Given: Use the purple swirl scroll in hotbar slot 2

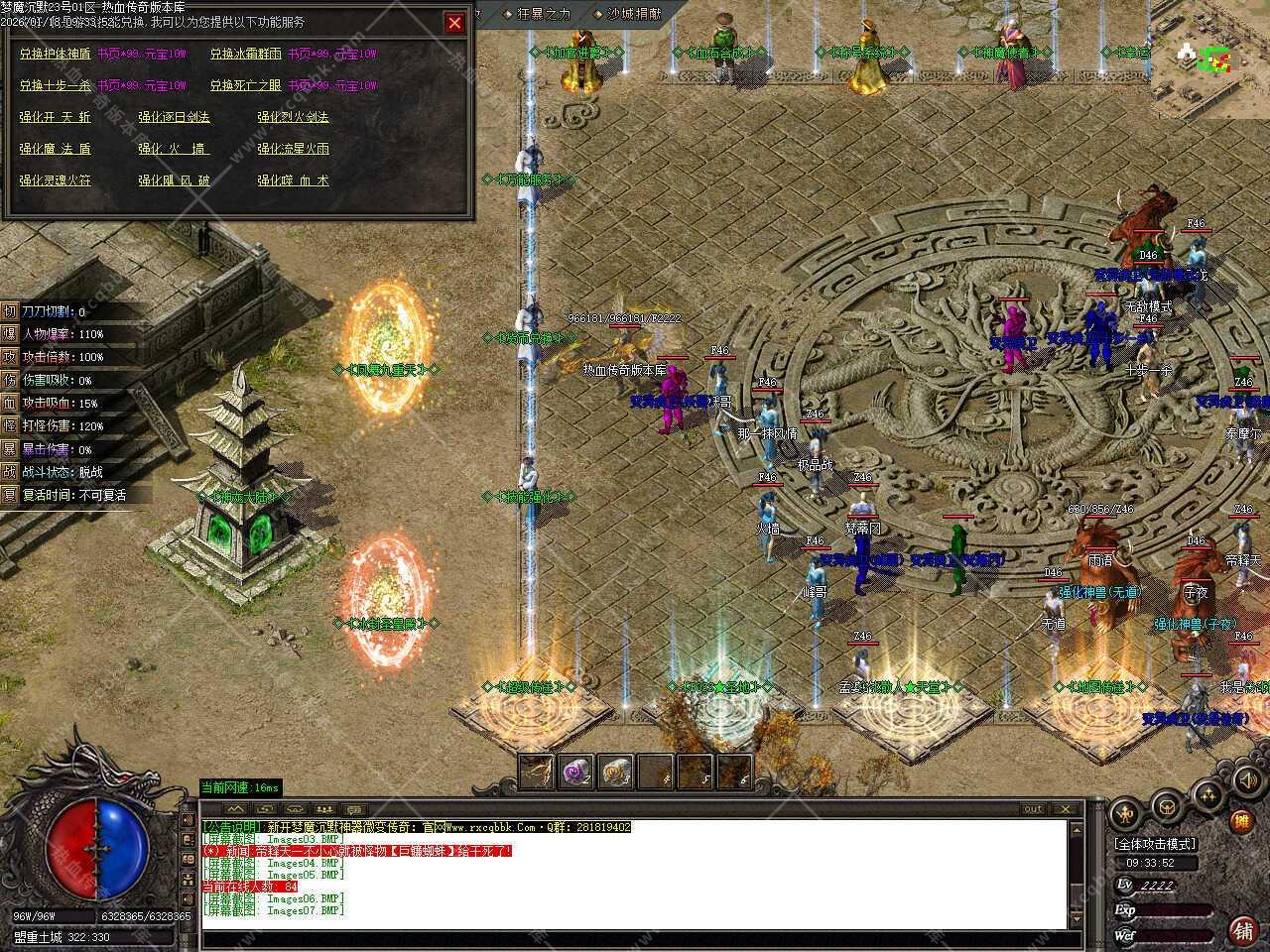Looking at the screenshot, I should tap(575, 771).
